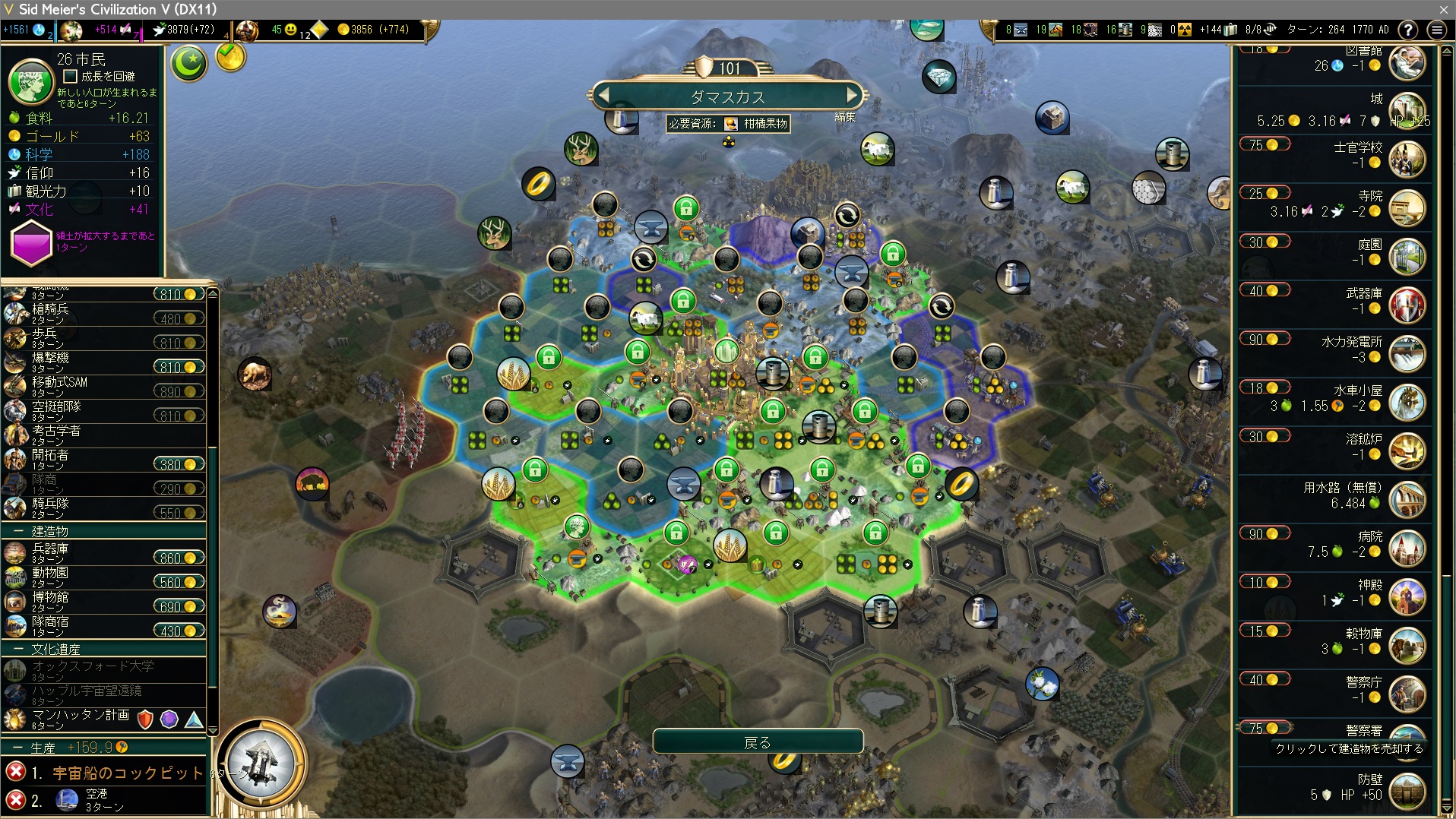The image size is (1456, 819).
Task: Toggle the 成長を回避 checkbox
Action: pos(71,76)
